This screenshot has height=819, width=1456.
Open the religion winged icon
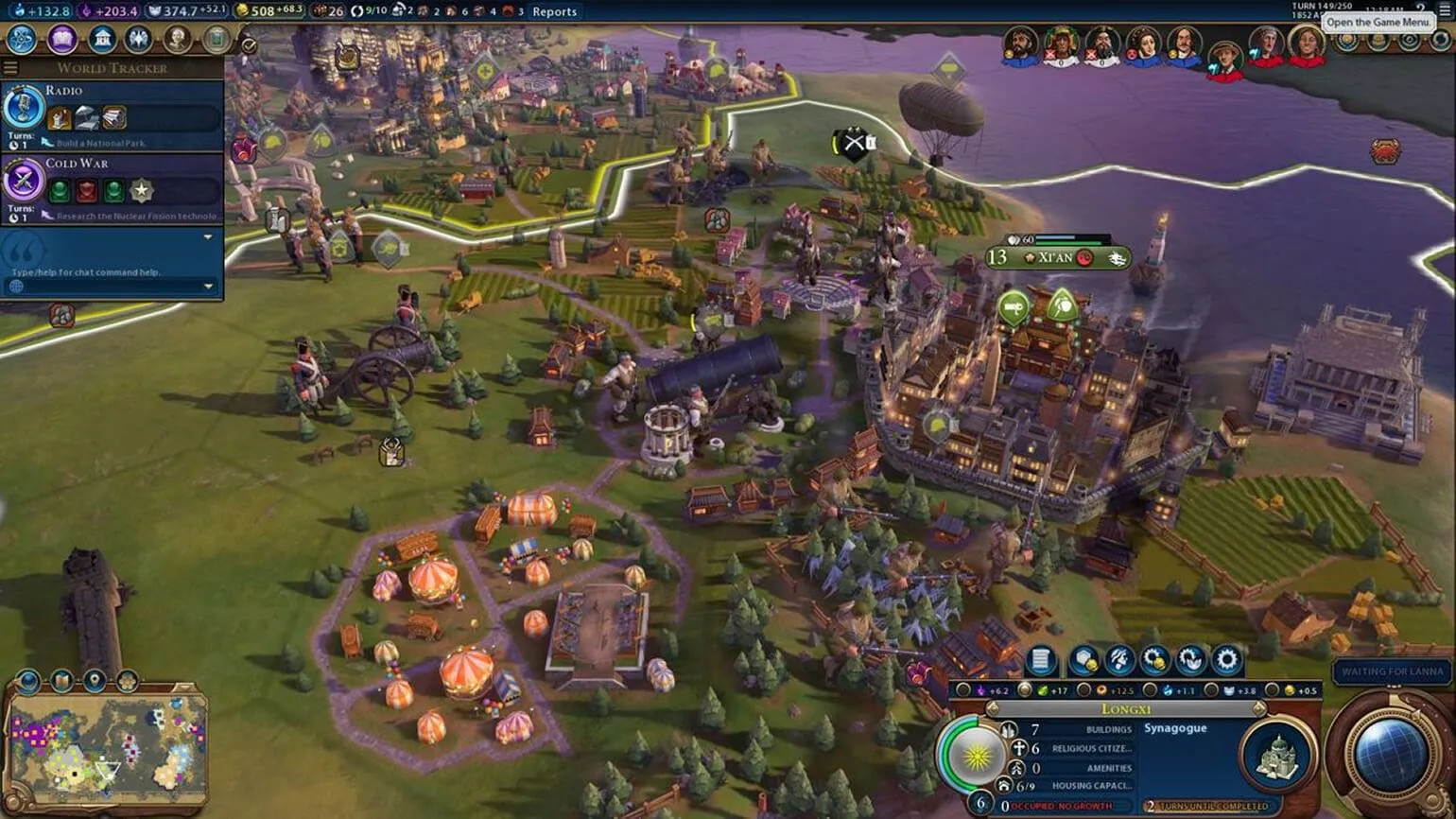pos(138,40)
